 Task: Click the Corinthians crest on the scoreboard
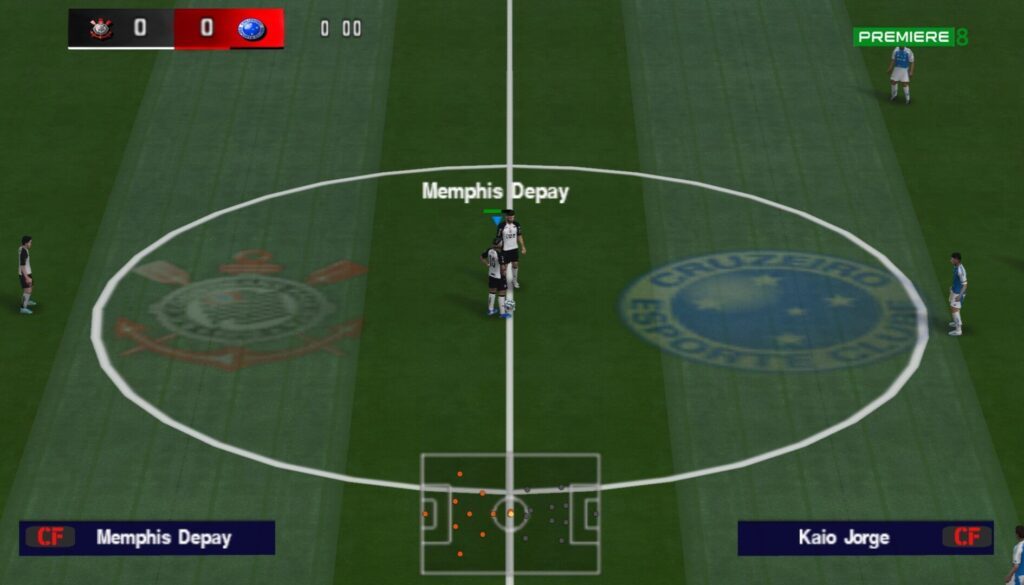click(101, 29)
